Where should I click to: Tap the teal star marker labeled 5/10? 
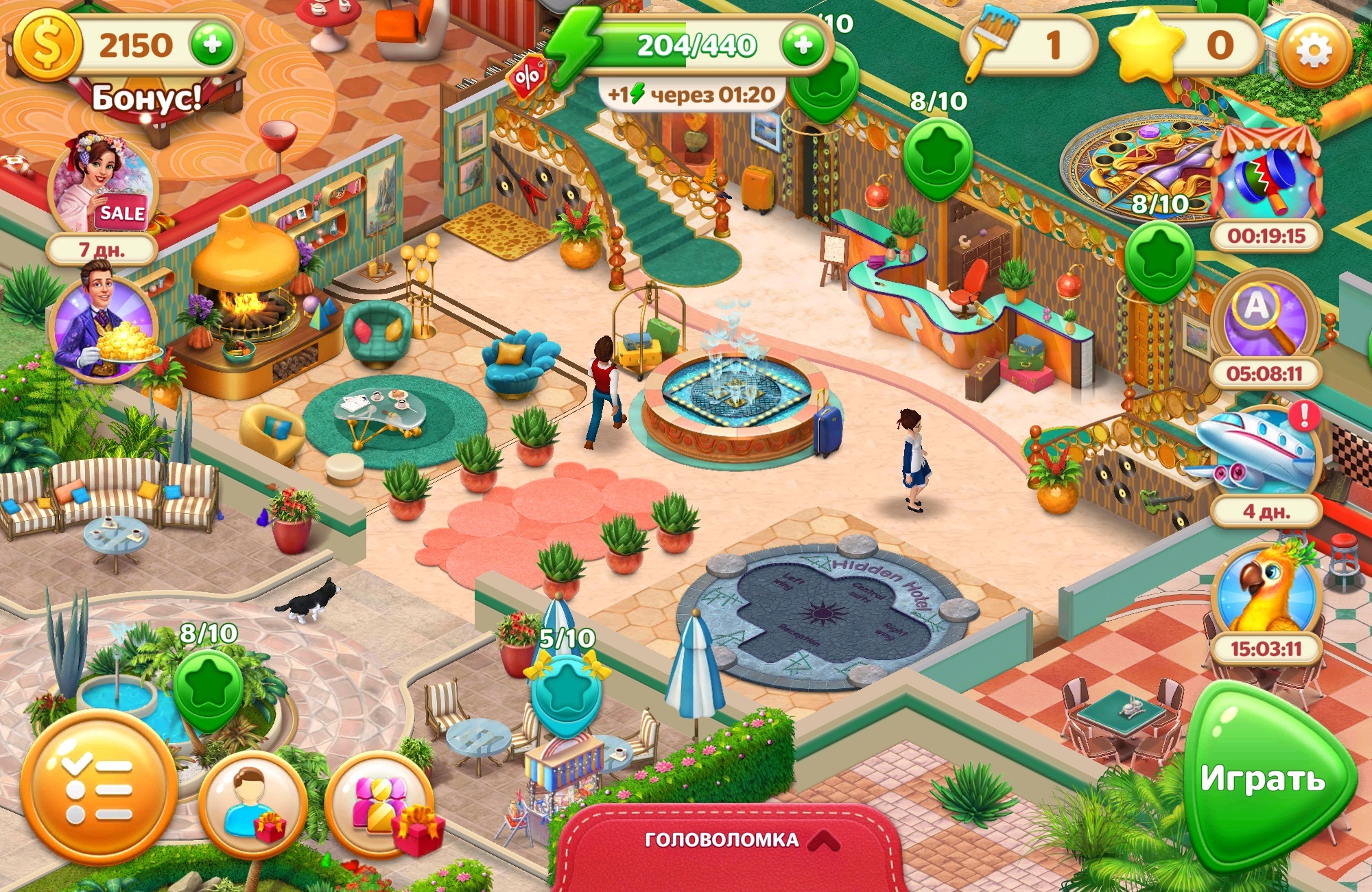[x=566, y=690]
